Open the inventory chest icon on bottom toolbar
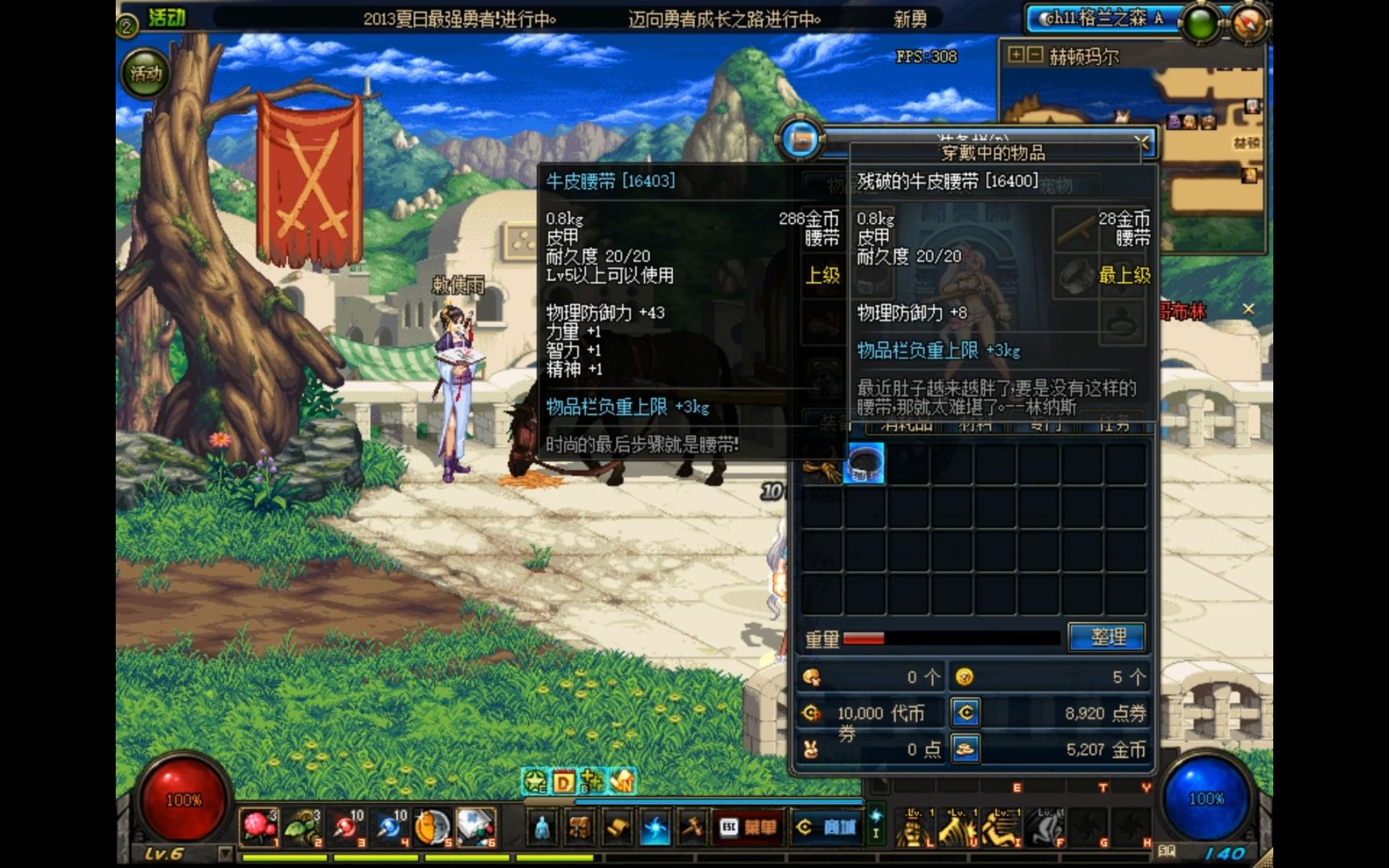Screen dimensions: 1389x868 click(580, 826)
